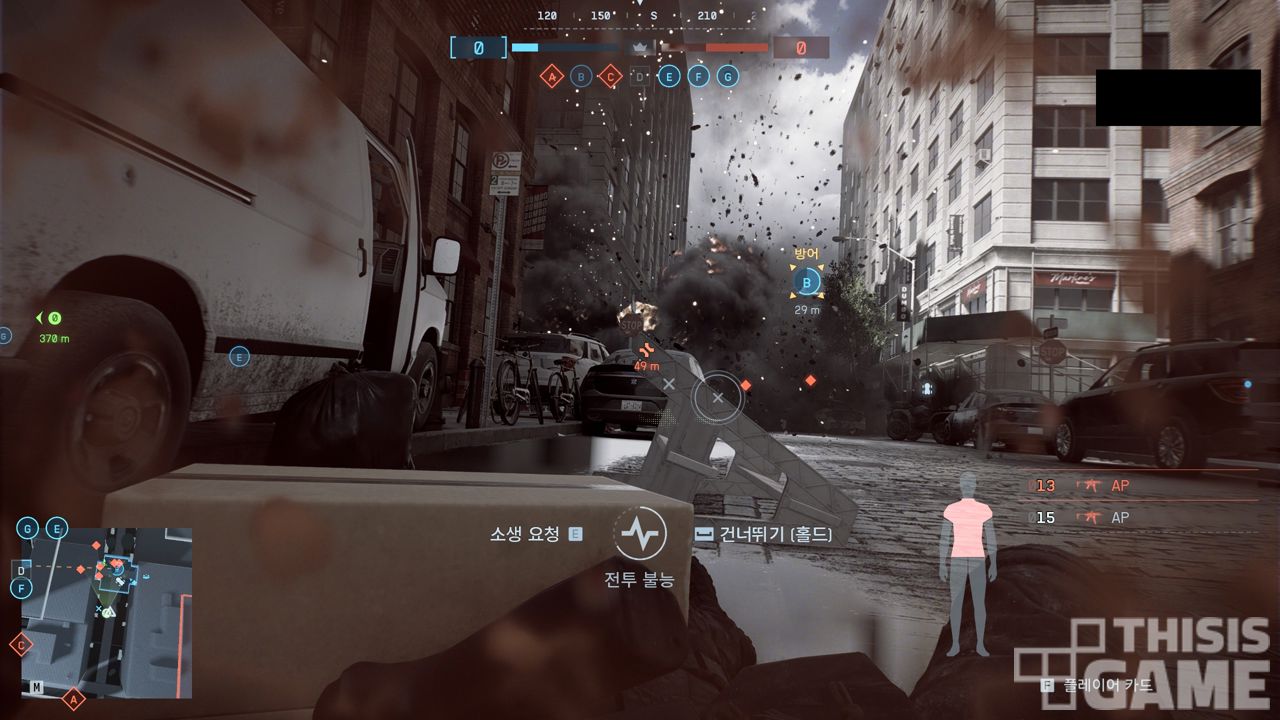The width and height of the screenshot is (1280, 720).
Task: Select objective F in the top objective row
Action: 699,76
